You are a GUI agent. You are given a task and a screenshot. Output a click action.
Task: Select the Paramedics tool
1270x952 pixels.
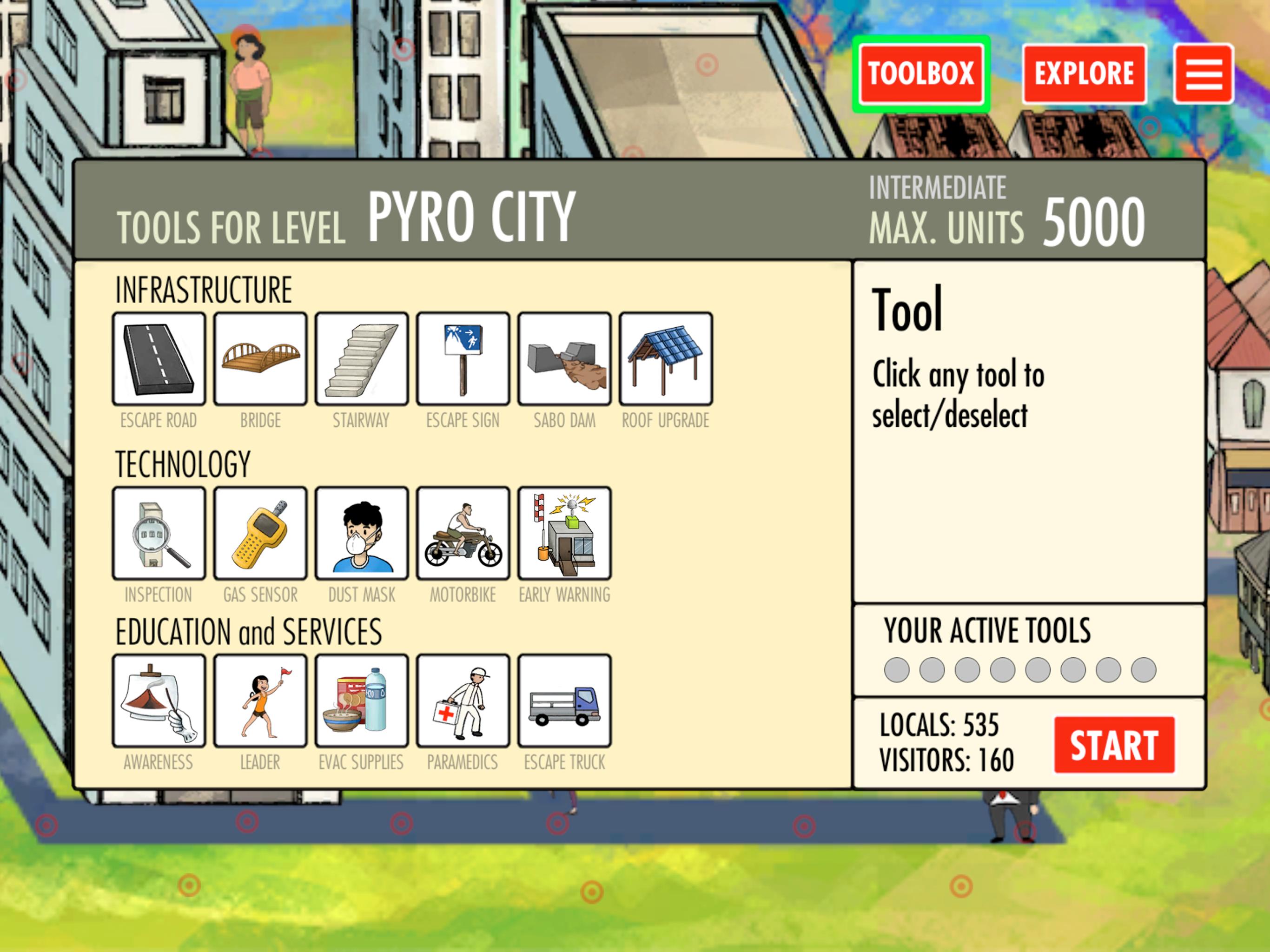click(463, 701)
